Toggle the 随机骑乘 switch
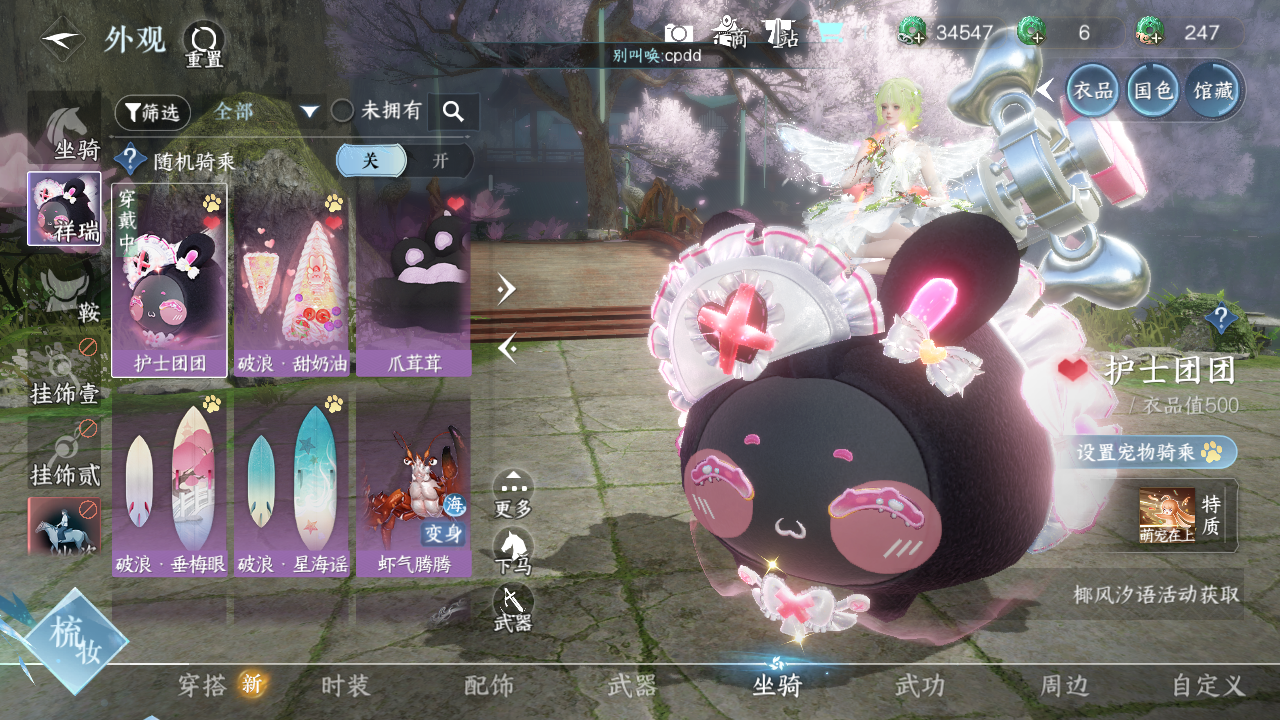The height and width of the screenshot is (720, 1280). 404,160
